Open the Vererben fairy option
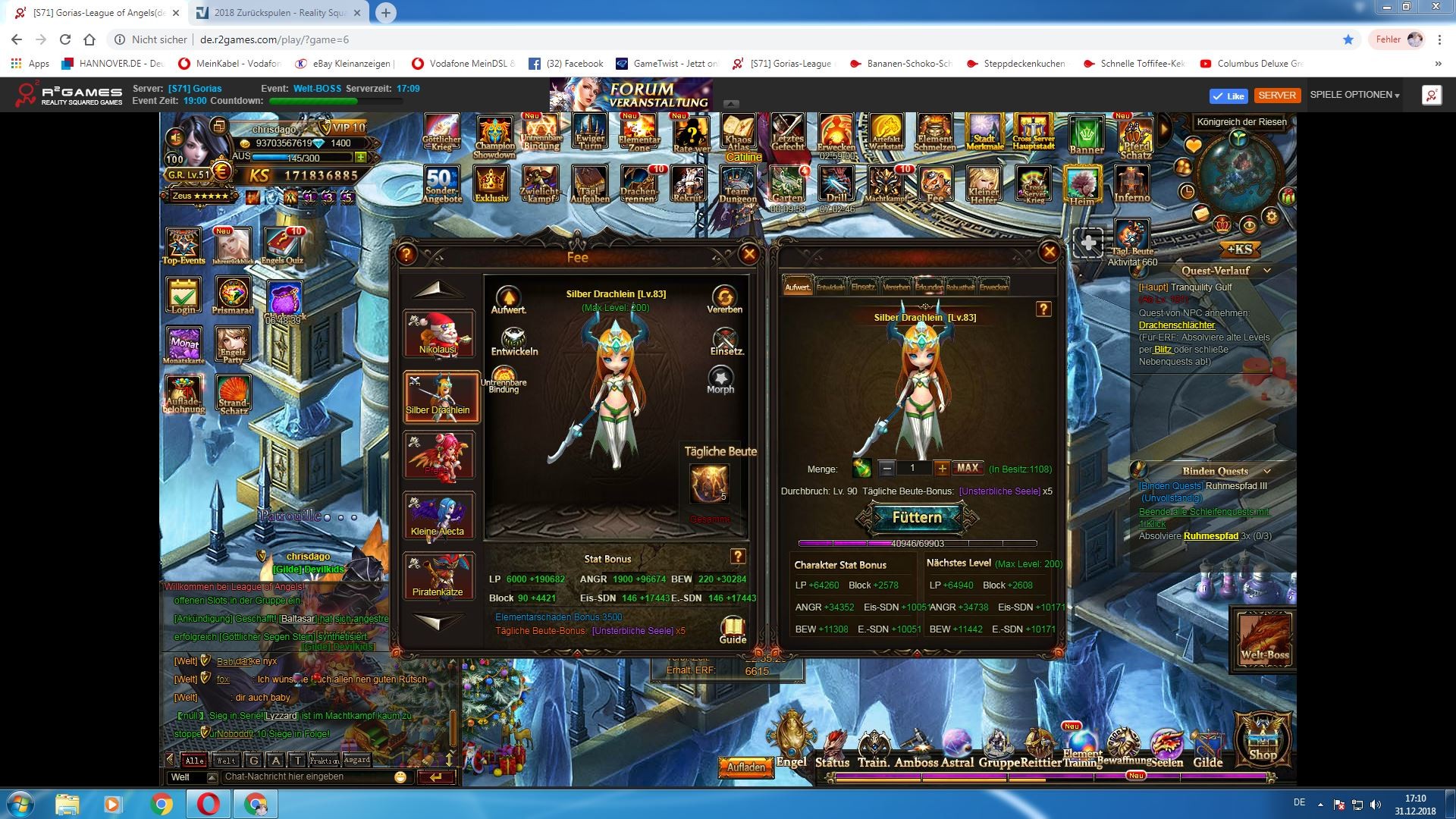Screen dimensions: 1456x819 (724, 299)
